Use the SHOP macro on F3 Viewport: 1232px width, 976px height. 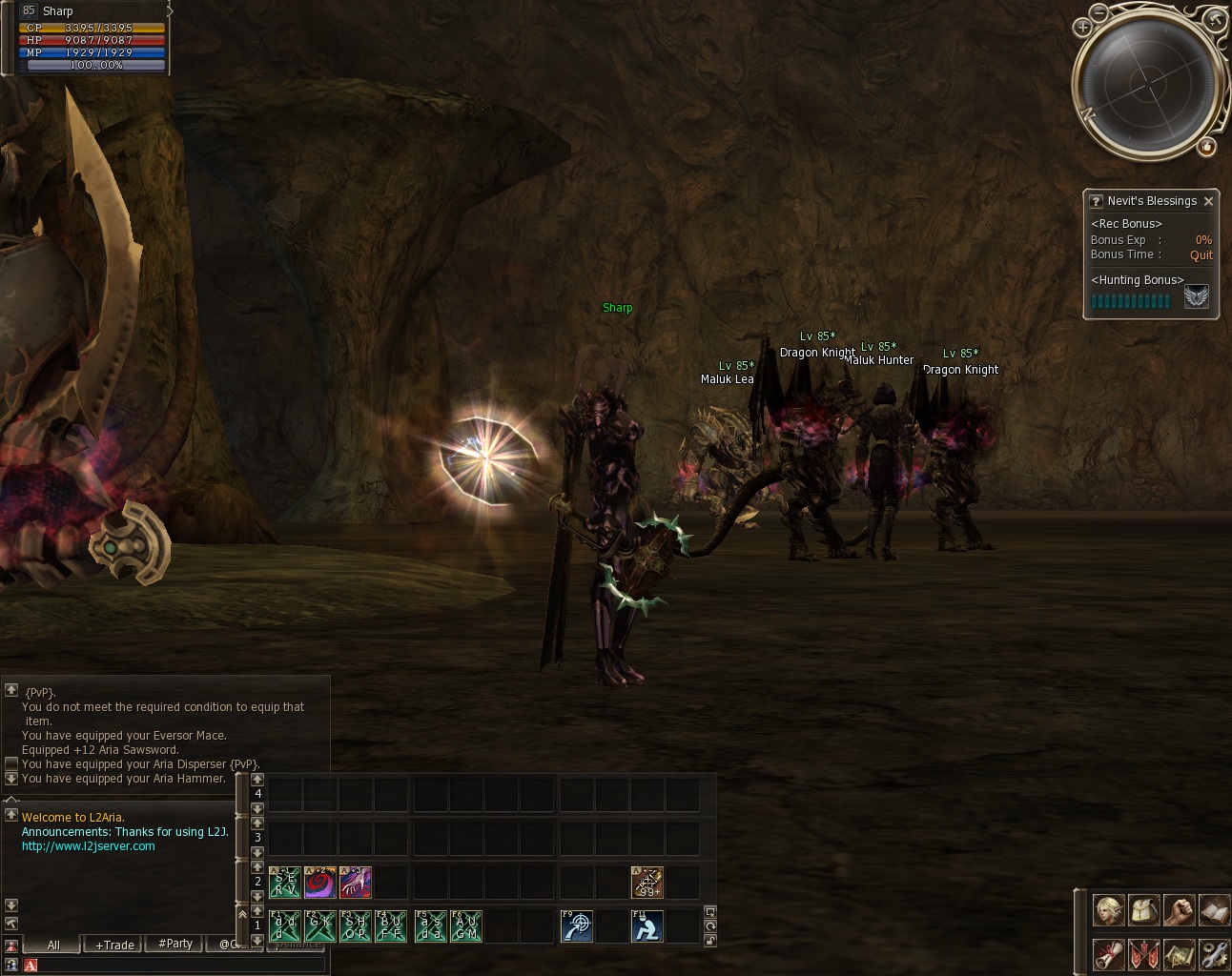[x=356, y=926]
